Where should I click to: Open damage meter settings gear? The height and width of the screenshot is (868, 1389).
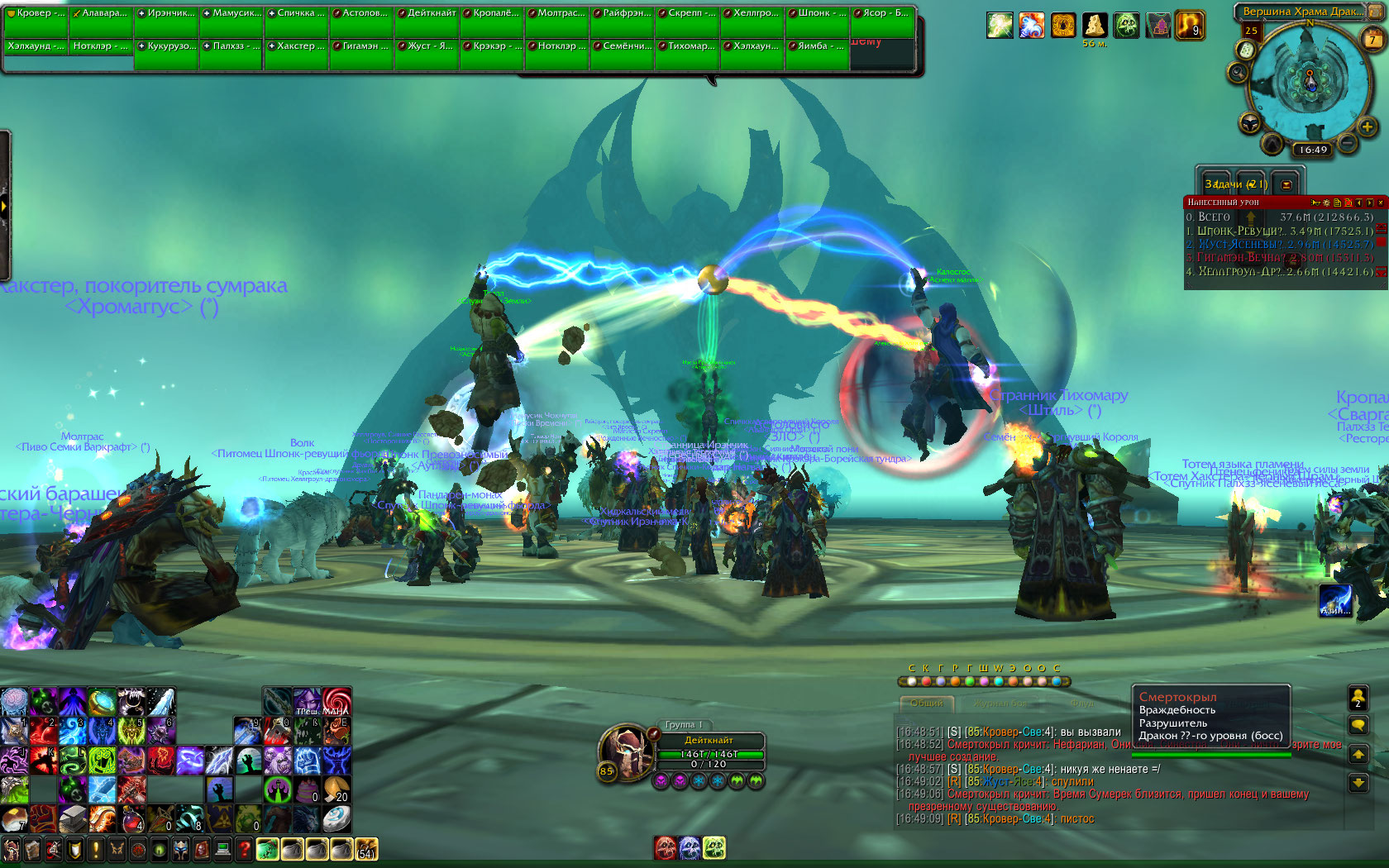click(1327, 203)
